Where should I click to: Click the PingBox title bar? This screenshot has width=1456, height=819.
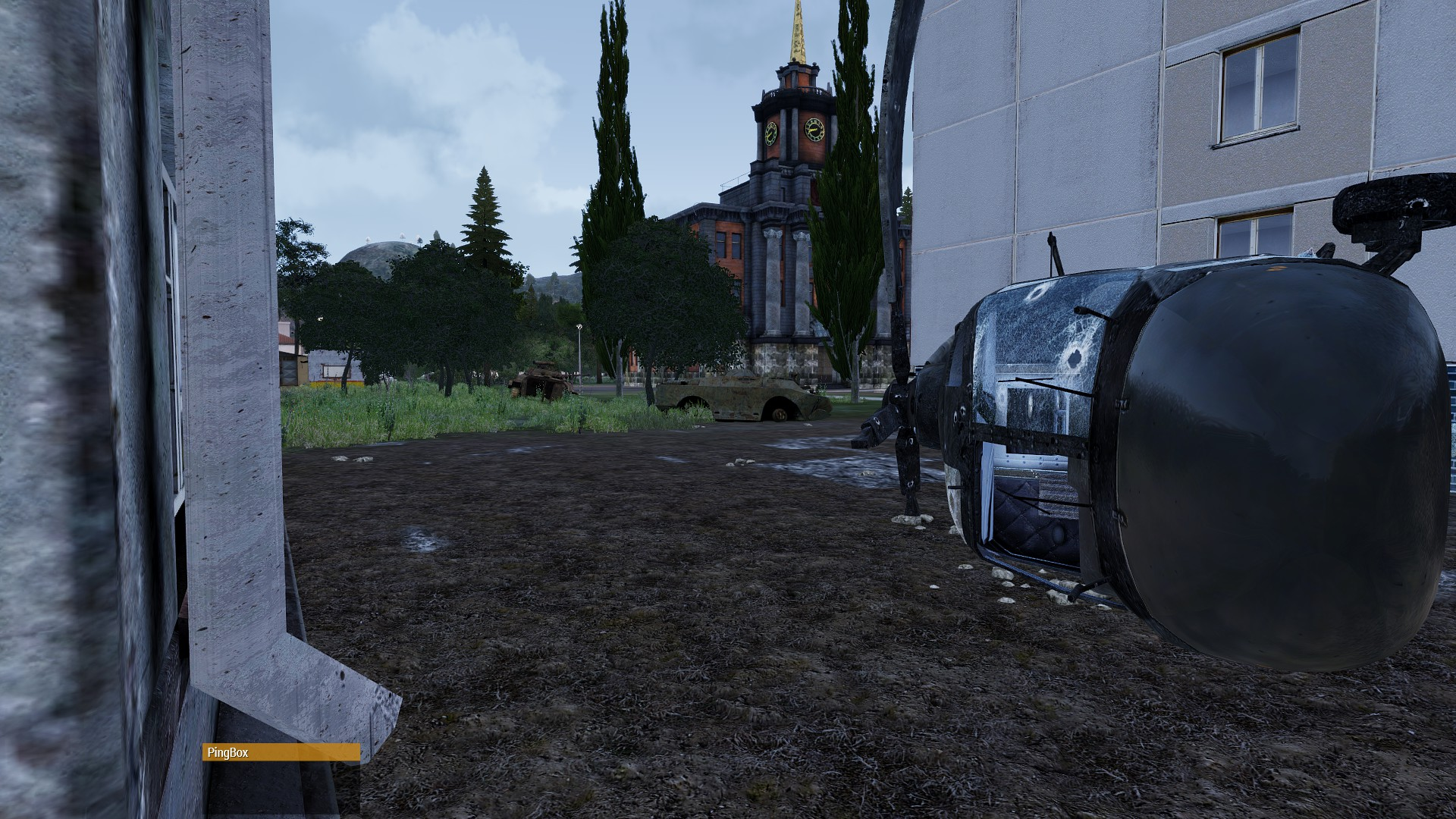click(281, 752)
